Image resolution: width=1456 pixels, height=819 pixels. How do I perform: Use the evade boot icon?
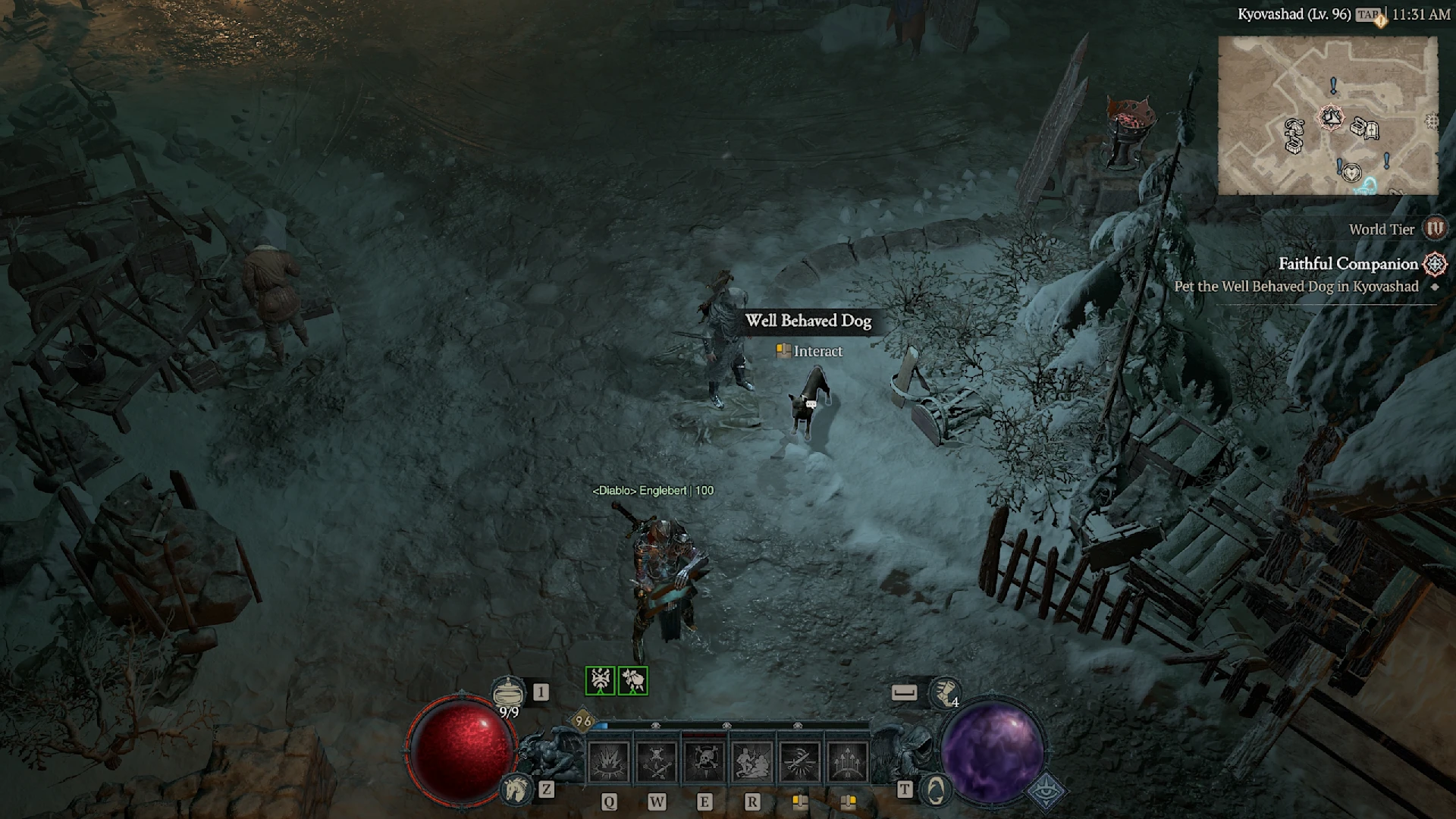944,692
